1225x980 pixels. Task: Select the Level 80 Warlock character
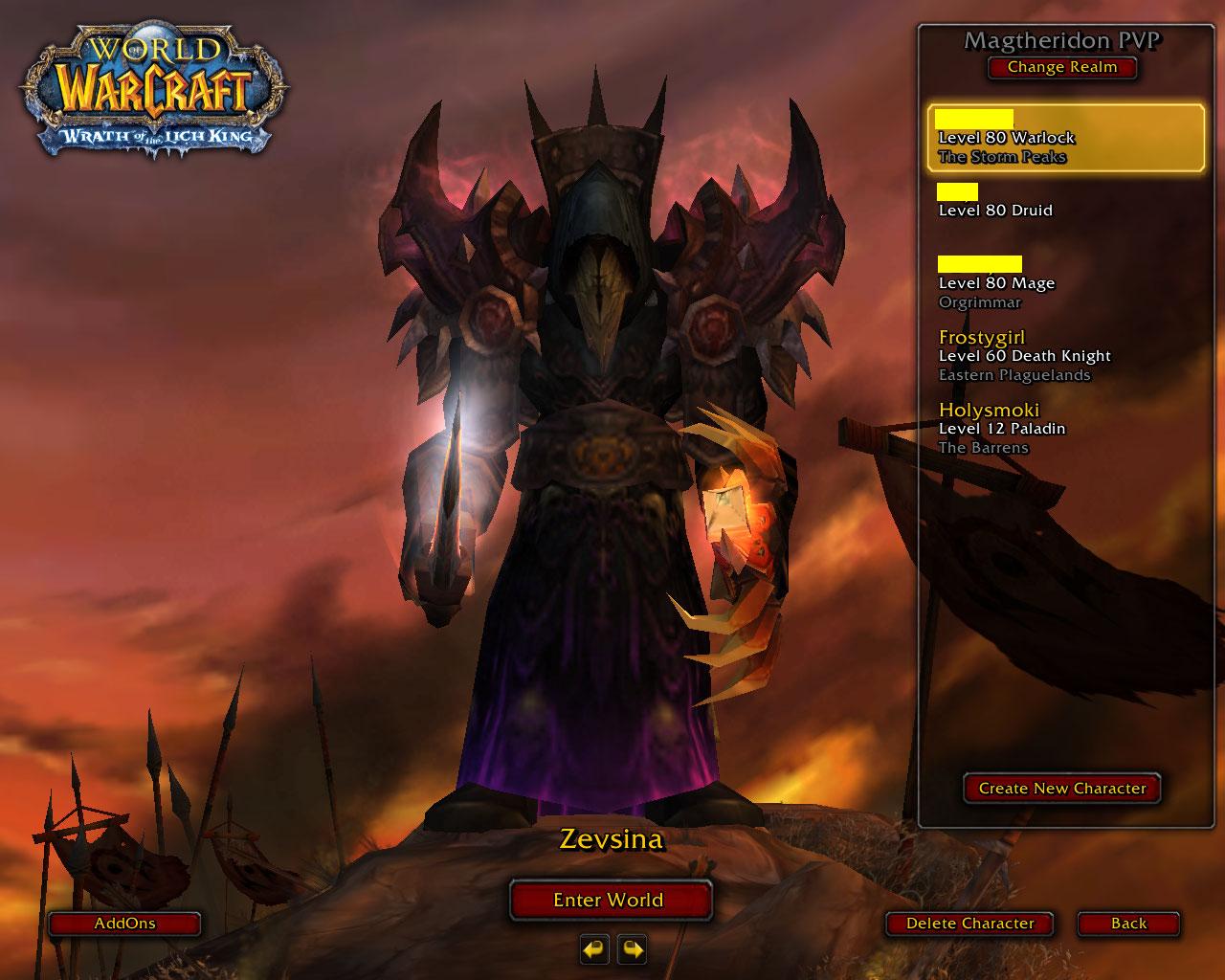[x=1065, y=139]
